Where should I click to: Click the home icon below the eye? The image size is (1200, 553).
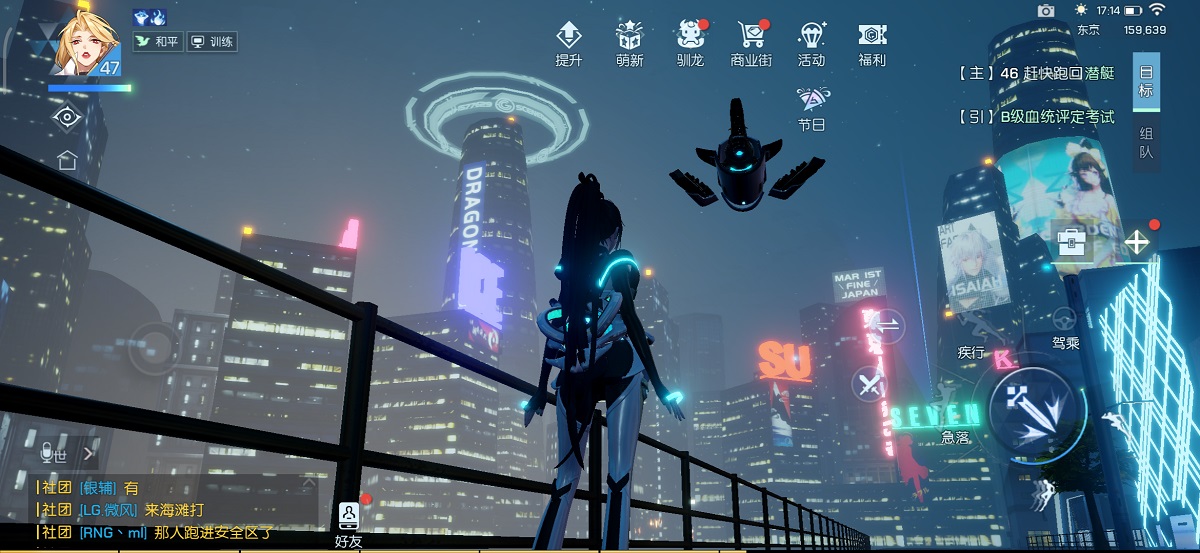[x=67, y=159]
